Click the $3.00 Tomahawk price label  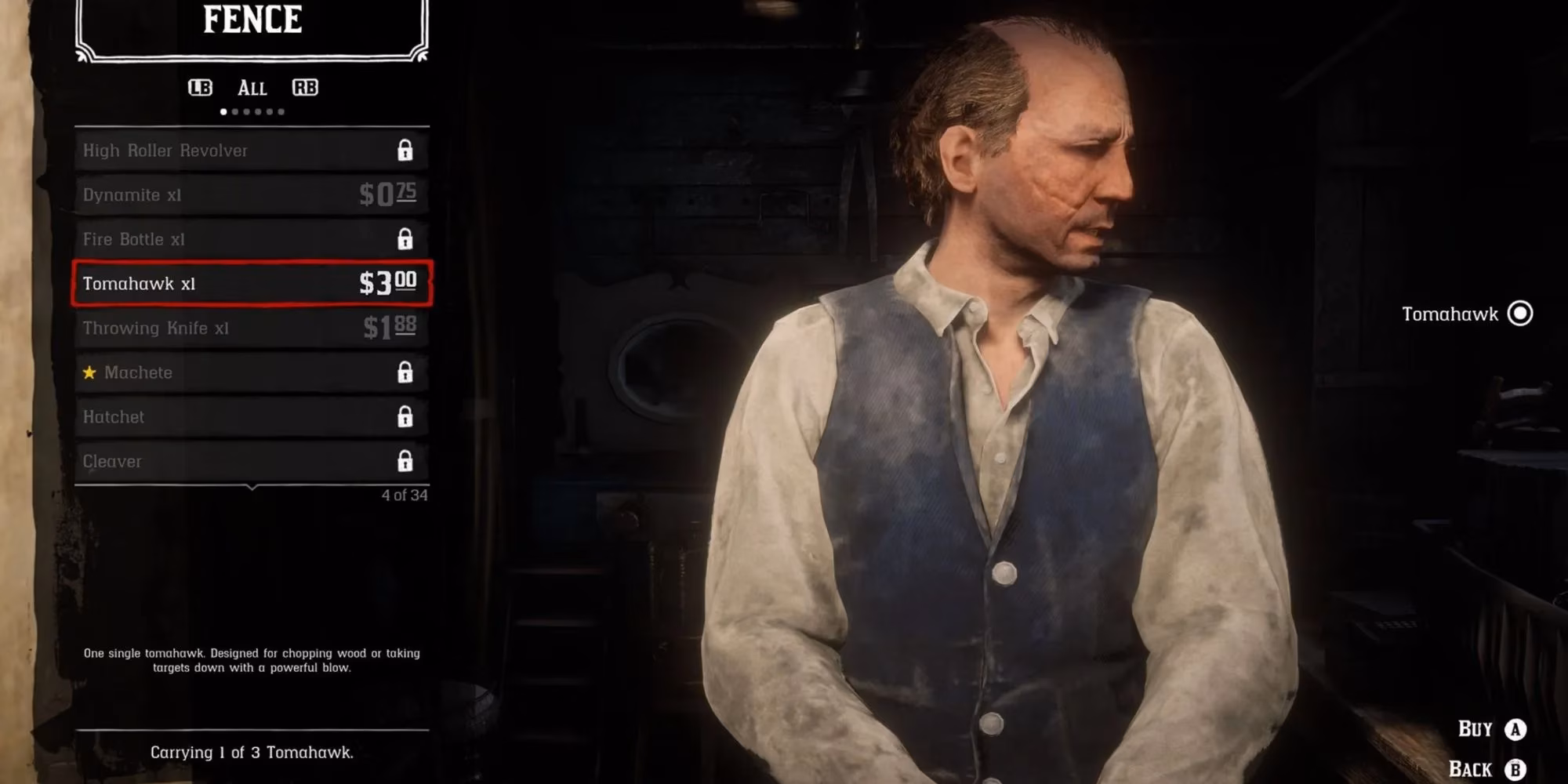(388, 284)
